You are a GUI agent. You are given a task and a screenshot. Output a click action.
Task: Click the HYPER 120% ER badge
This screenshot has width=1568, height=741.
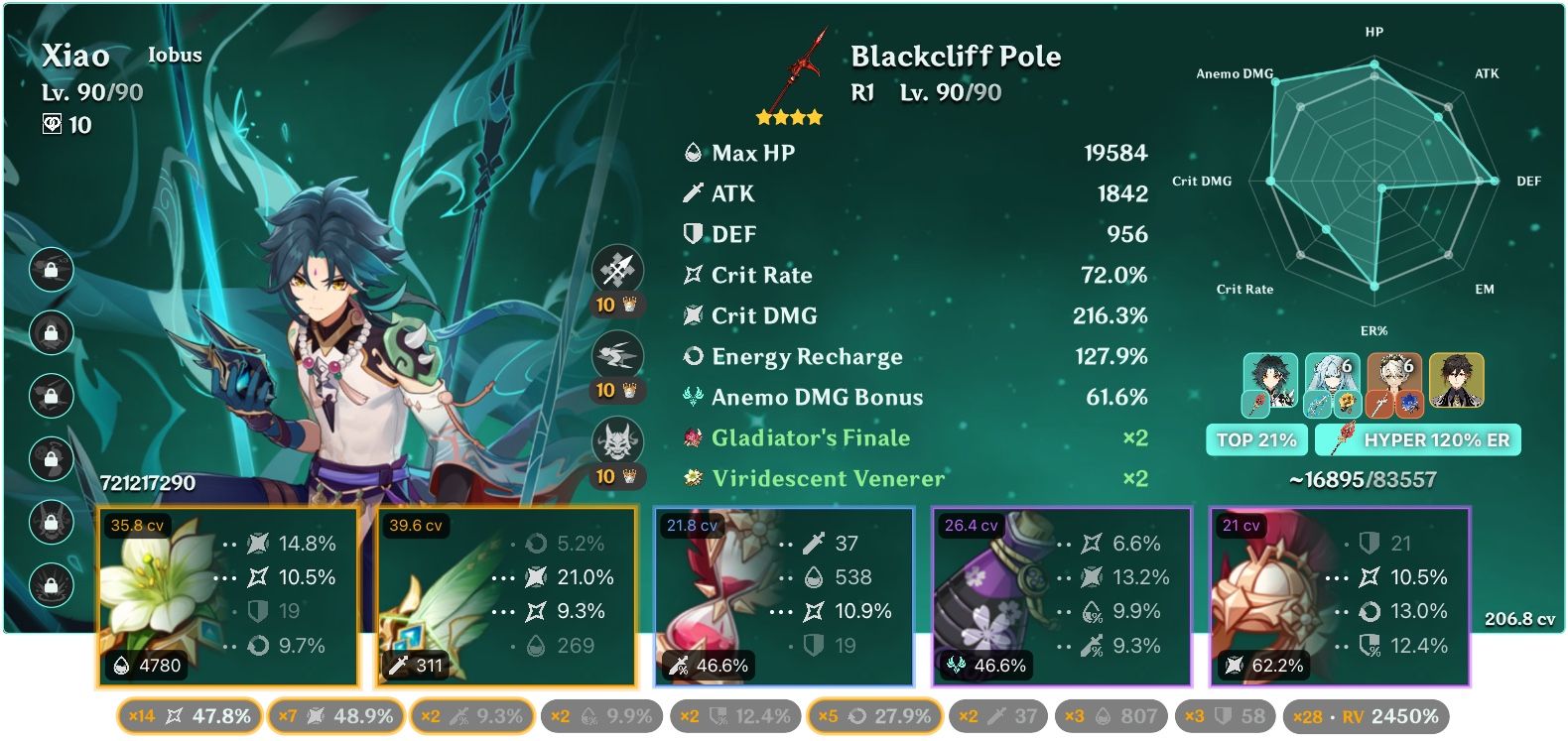(x=1417, y=437)
